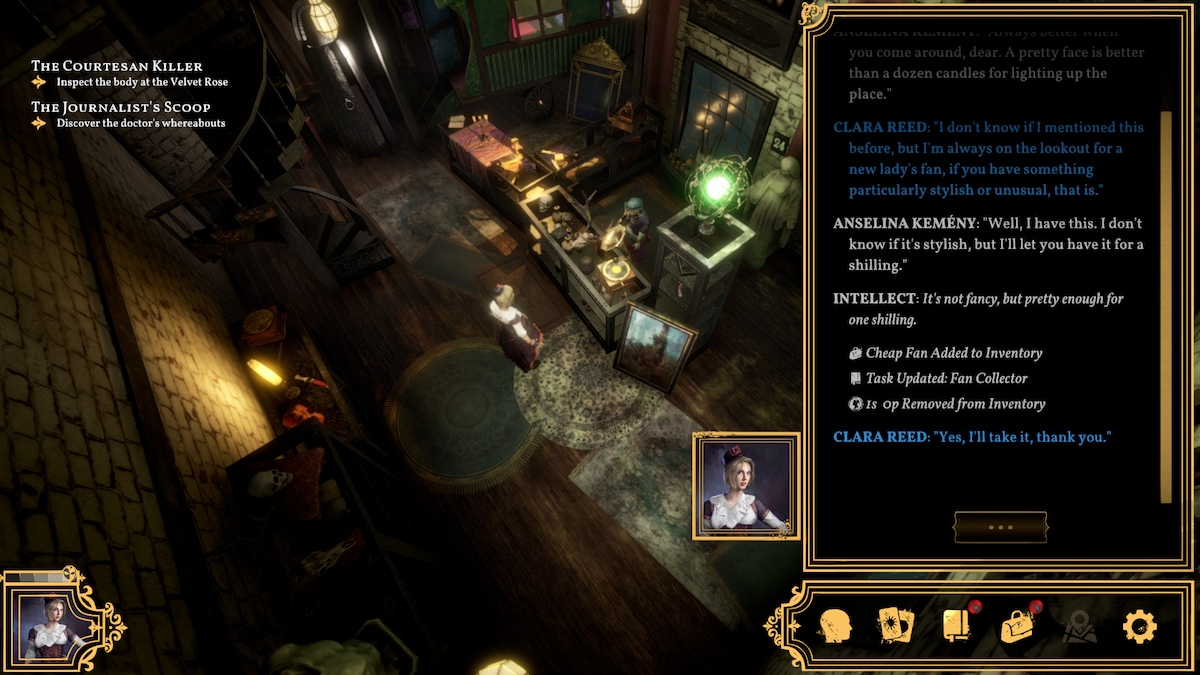Continue the dialogue with the ellipsis button

[1000, 527]
